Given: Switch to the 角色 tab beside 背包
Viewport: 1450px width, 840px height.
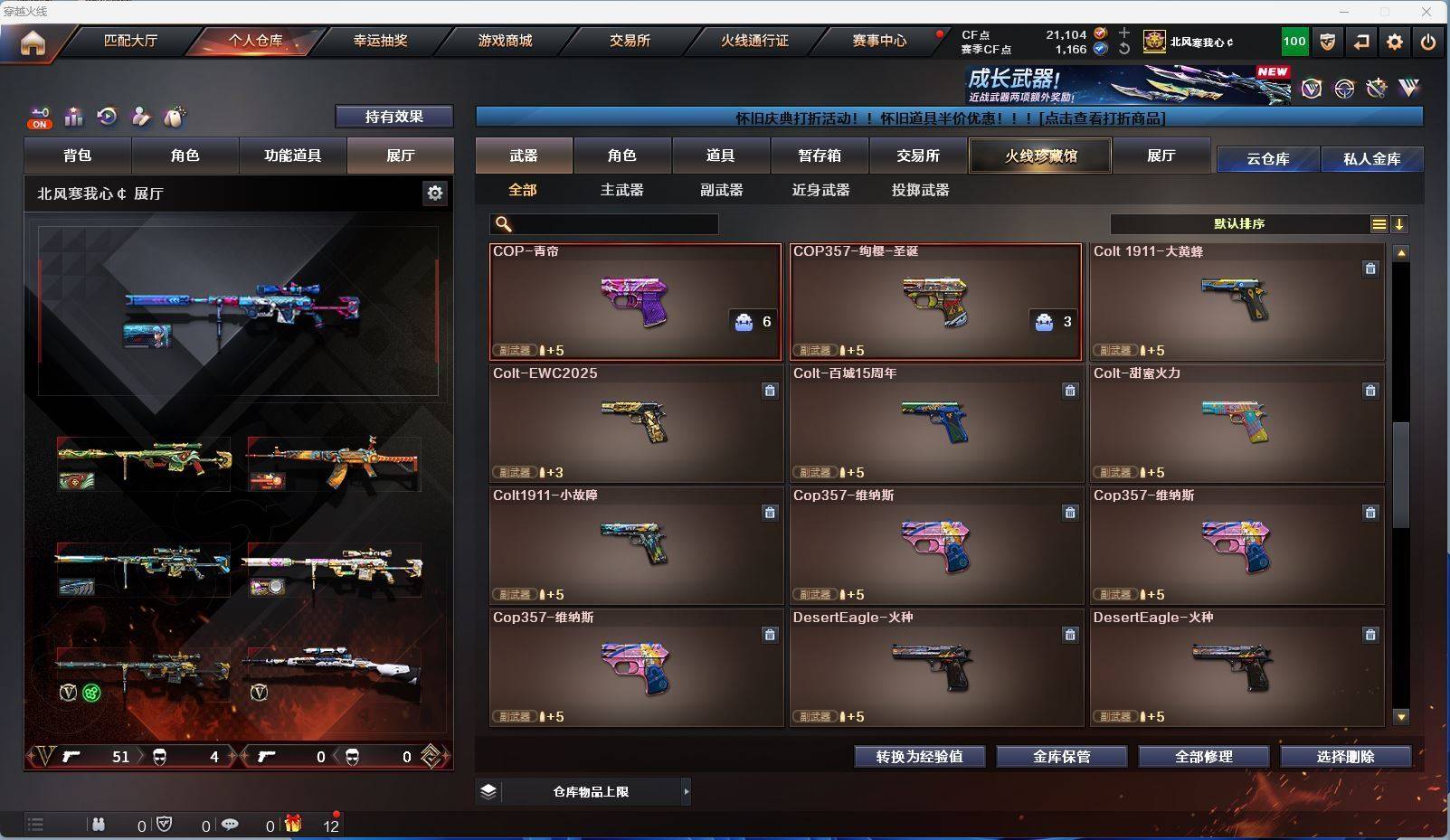Looking at the screenshot, I should coord(185,156).
